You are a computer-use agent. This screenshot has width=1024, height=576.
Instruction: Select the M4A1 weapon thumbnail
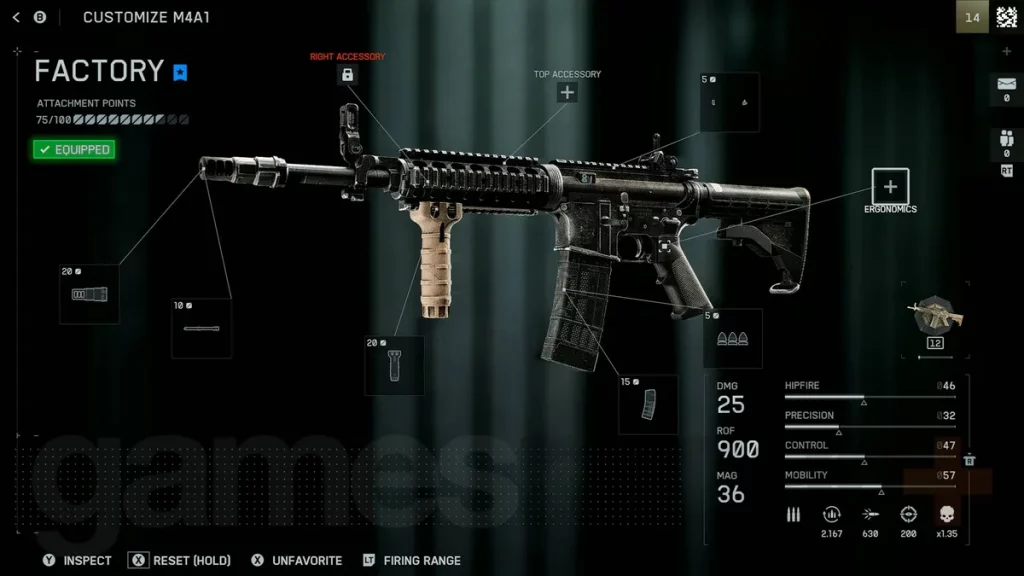tap(935, 318)
